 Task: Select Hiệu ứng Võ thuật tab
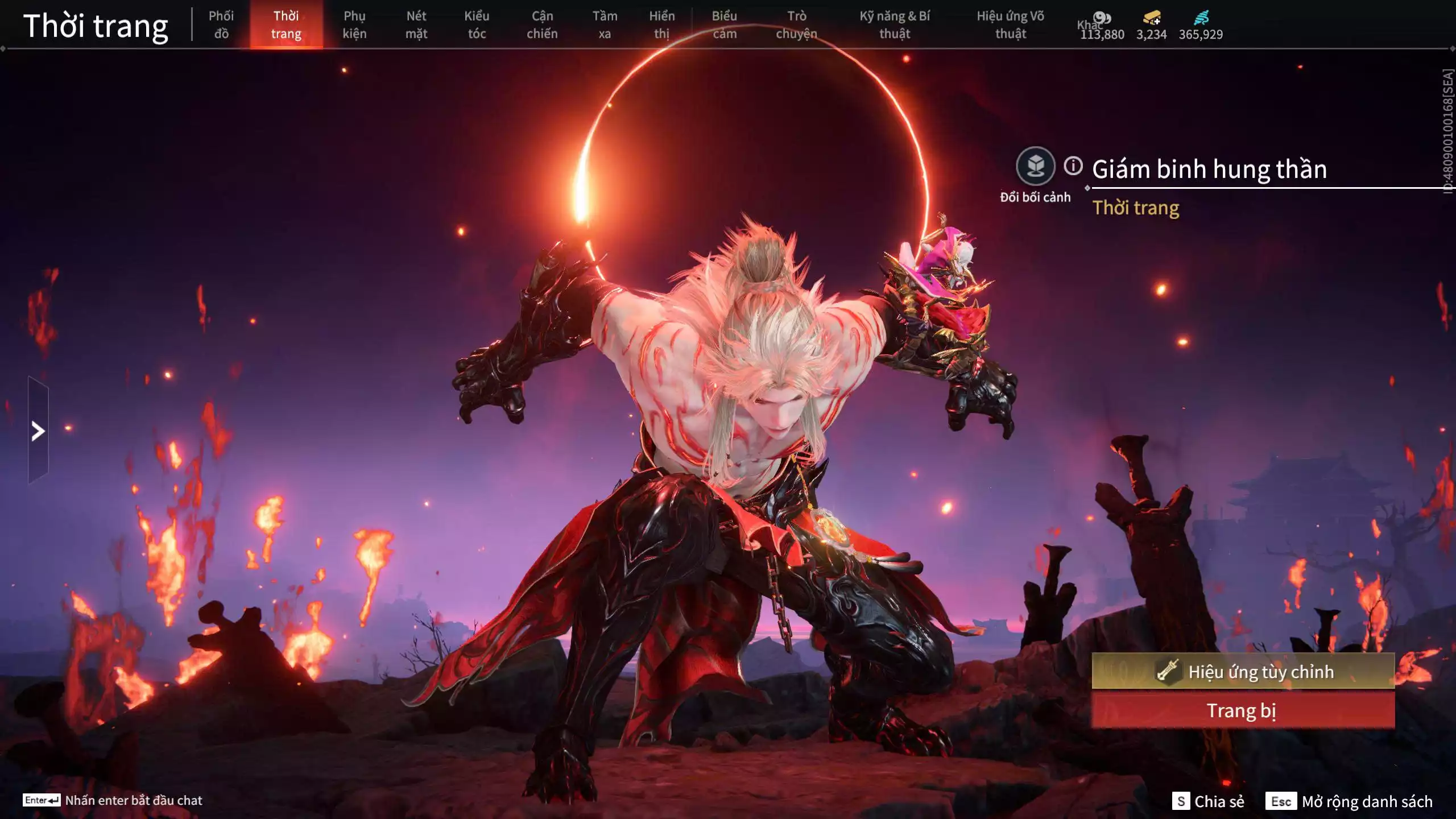pos(1010,25)
